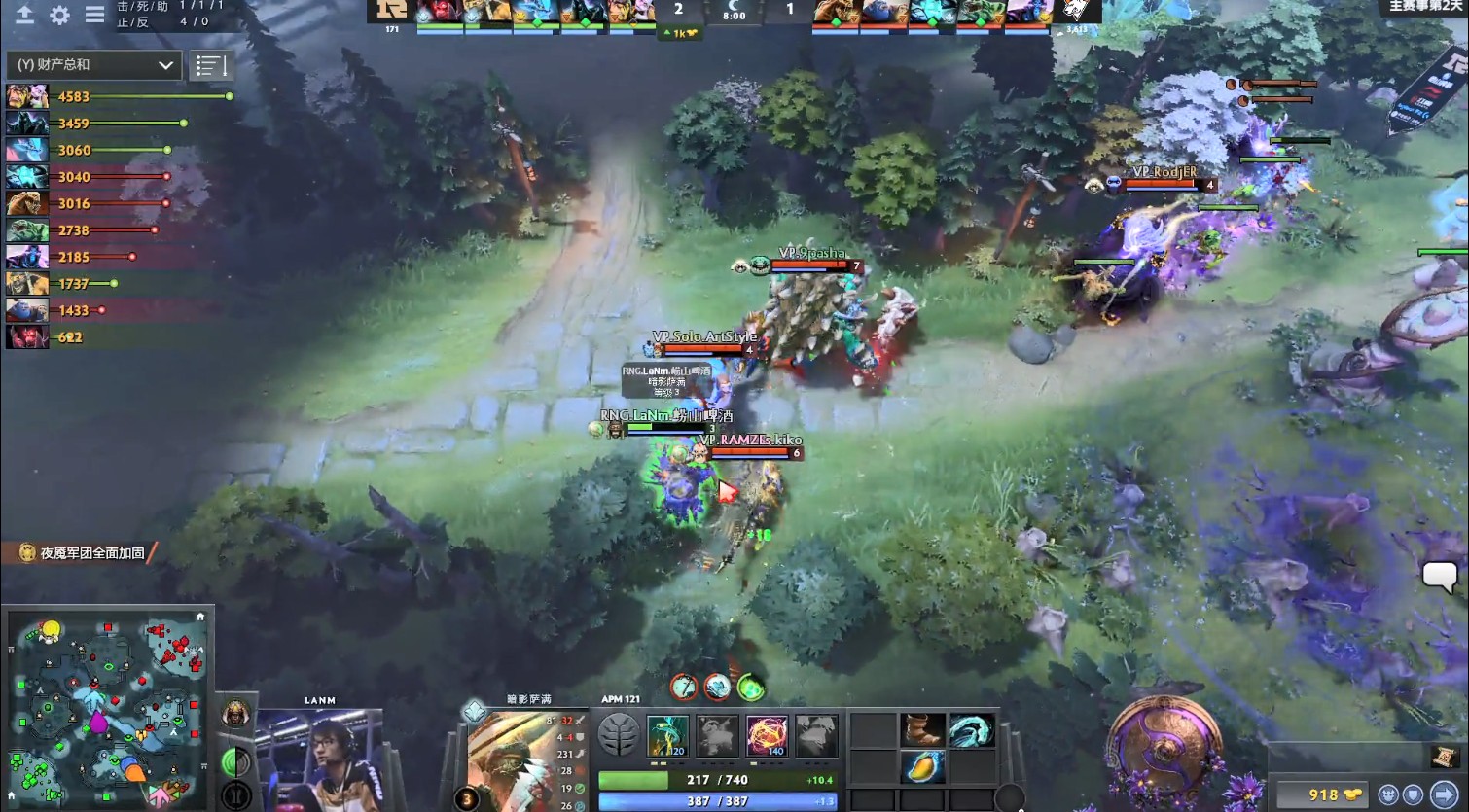Toggle the minimap house camera icon
Viewport: 1469px width, 812px height.
coord(200,616)
